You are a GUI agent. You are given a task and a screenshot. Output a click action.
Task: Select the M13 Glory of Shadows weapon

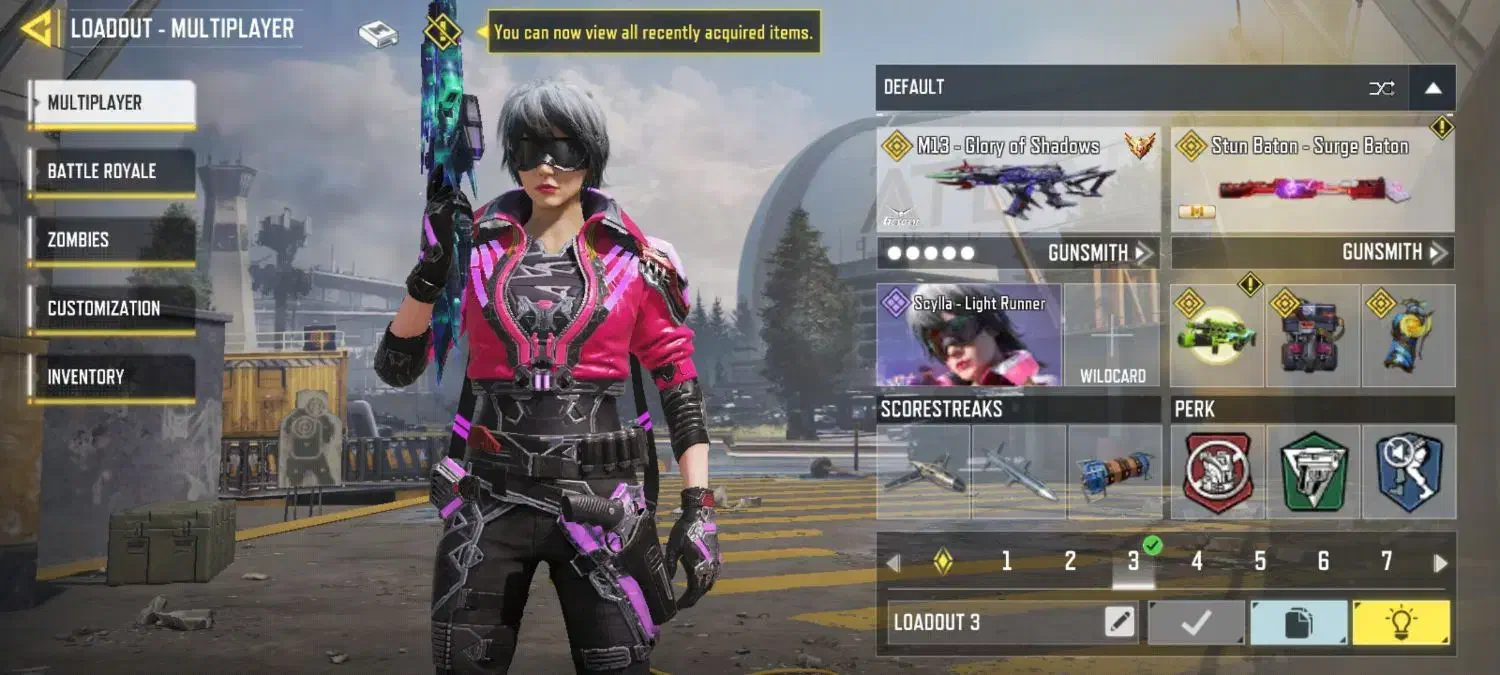pyautogui.click(x=1018, y=180)
